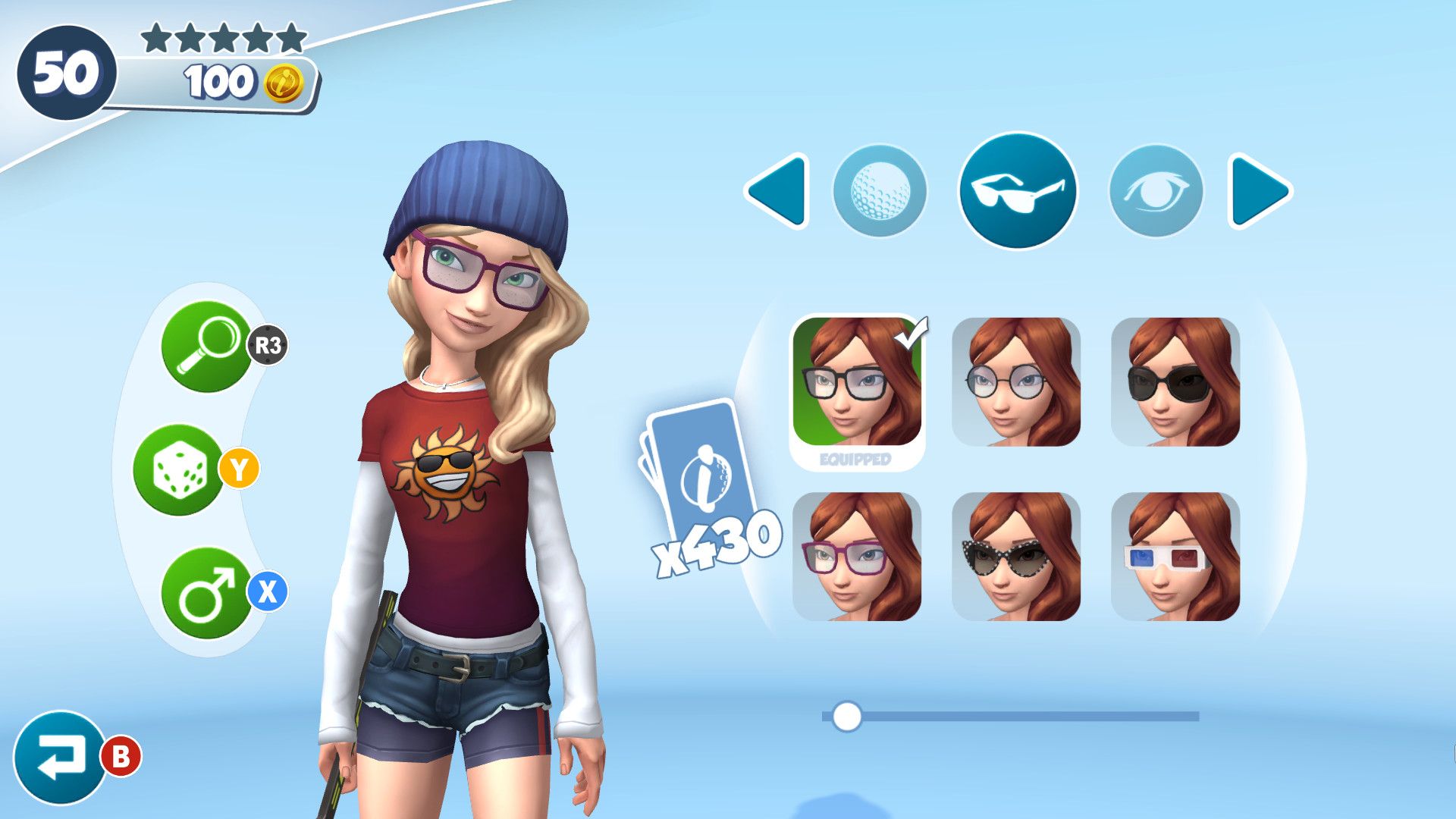Viewport: 1456px width, 819px height.
Task: Open the card pack showing x430
Action: [x=701, y=478]
